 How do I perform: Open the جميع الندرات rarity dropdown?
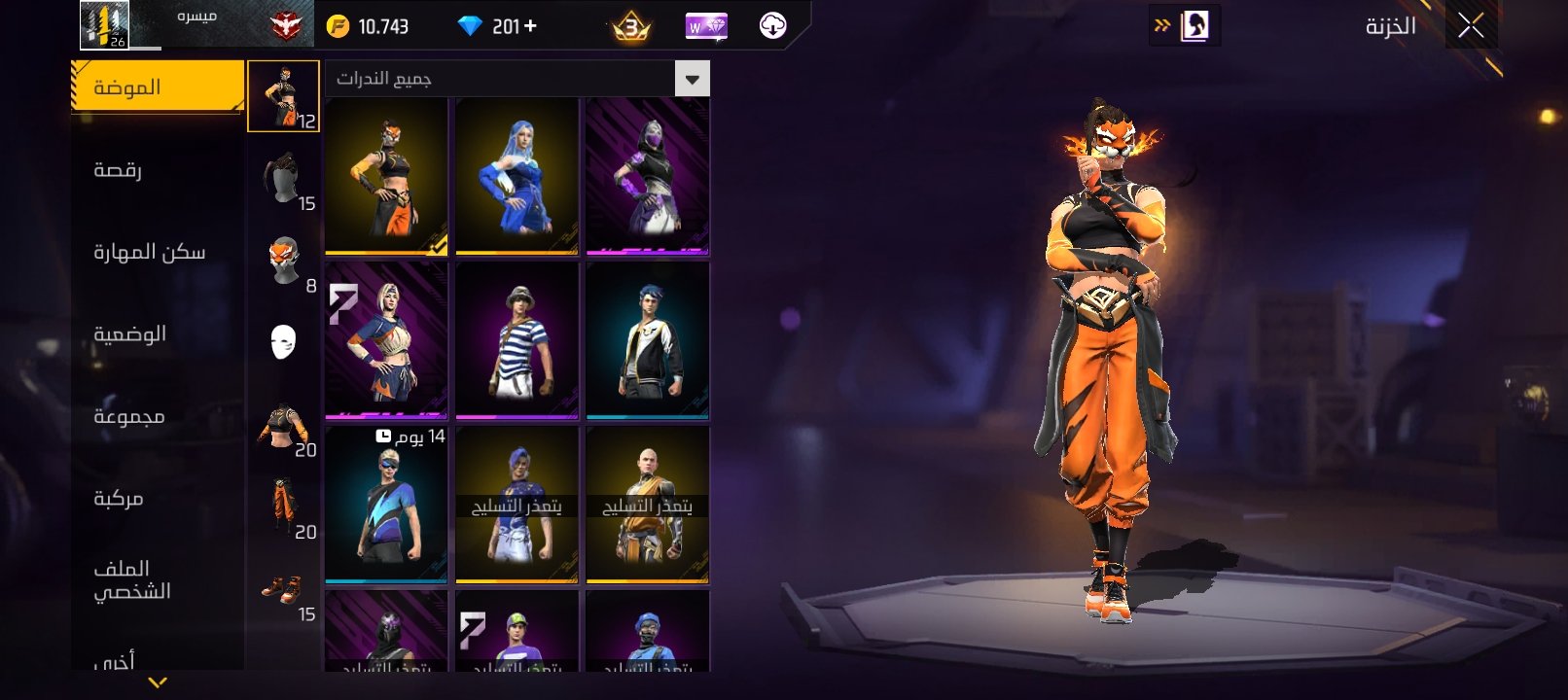coord(692,79)
